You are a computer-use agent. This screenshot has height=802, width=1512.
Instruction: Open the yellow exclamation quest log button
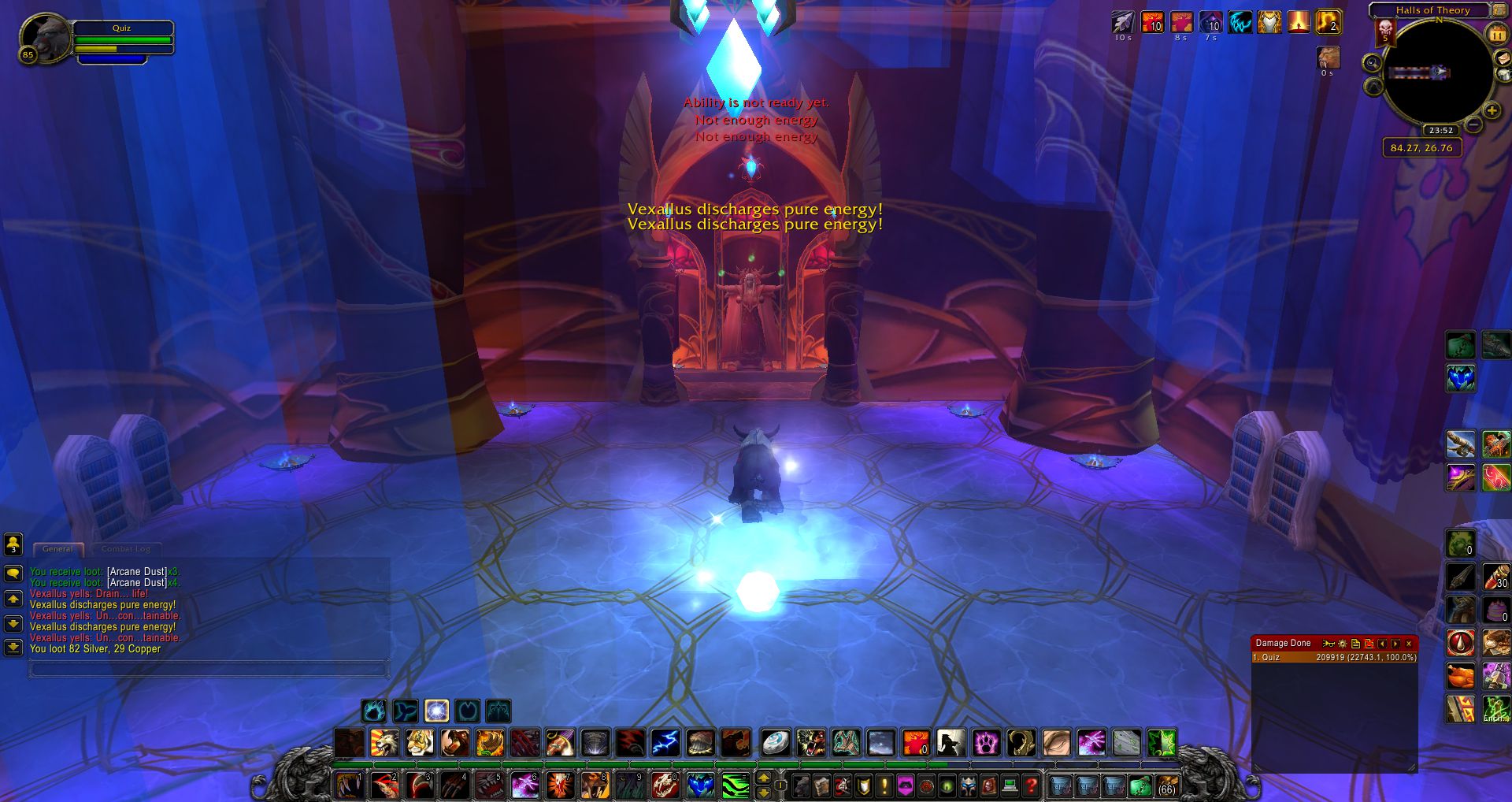pos(884,785)
